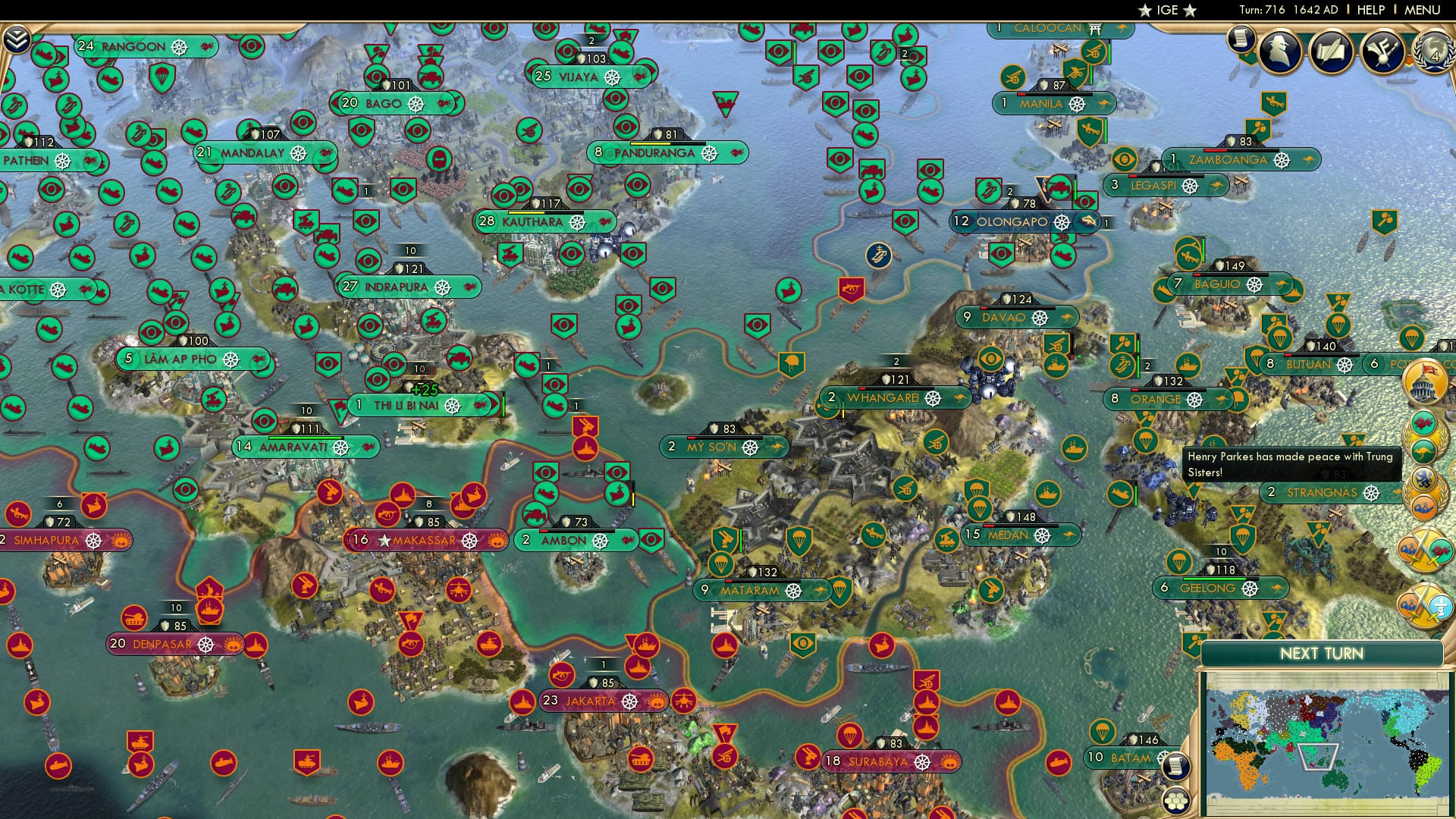Open map options via scroll icon beside minimap
Screen dimensions: 1456x819
tap(1174, 767)
